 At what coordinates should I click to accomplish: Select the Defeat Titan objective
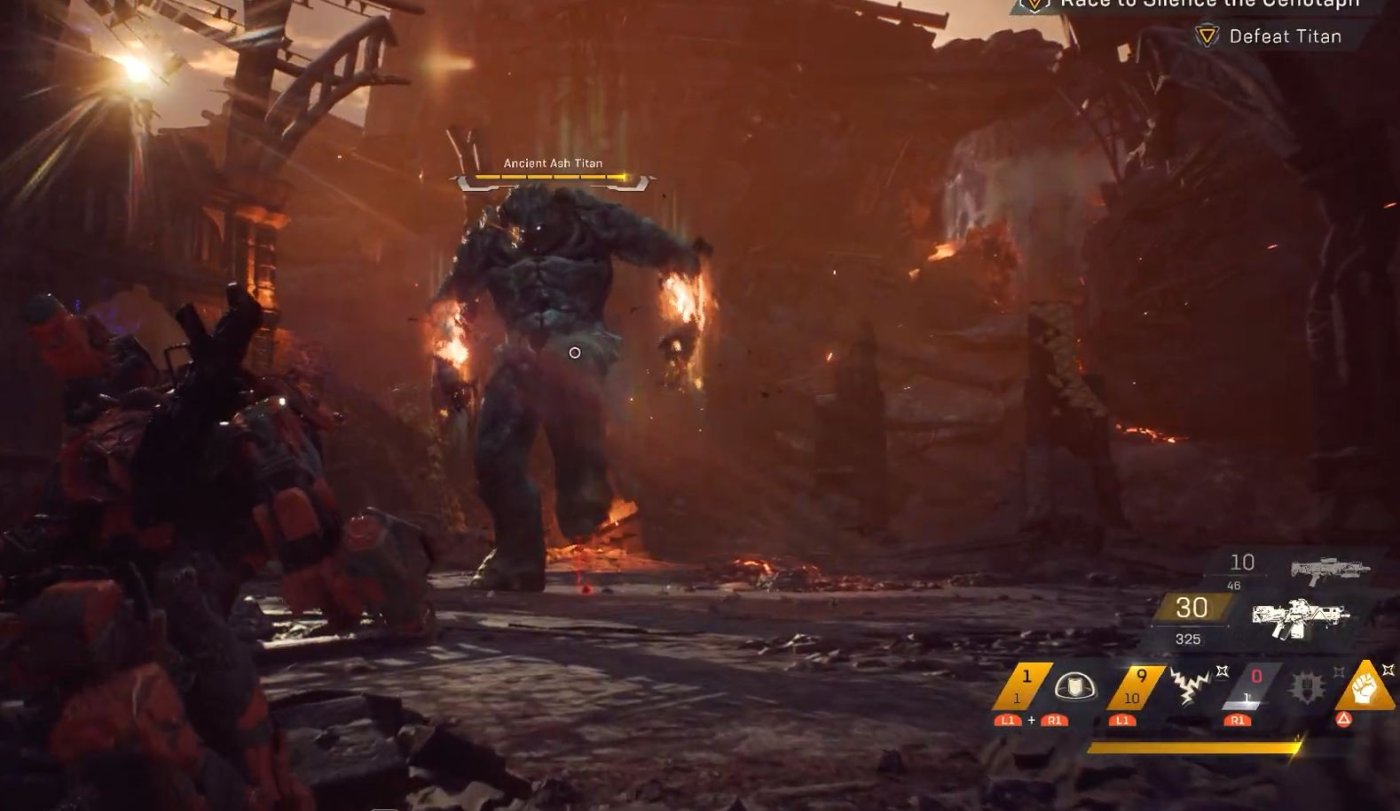pyautogui.click(x=1285, y=36)
